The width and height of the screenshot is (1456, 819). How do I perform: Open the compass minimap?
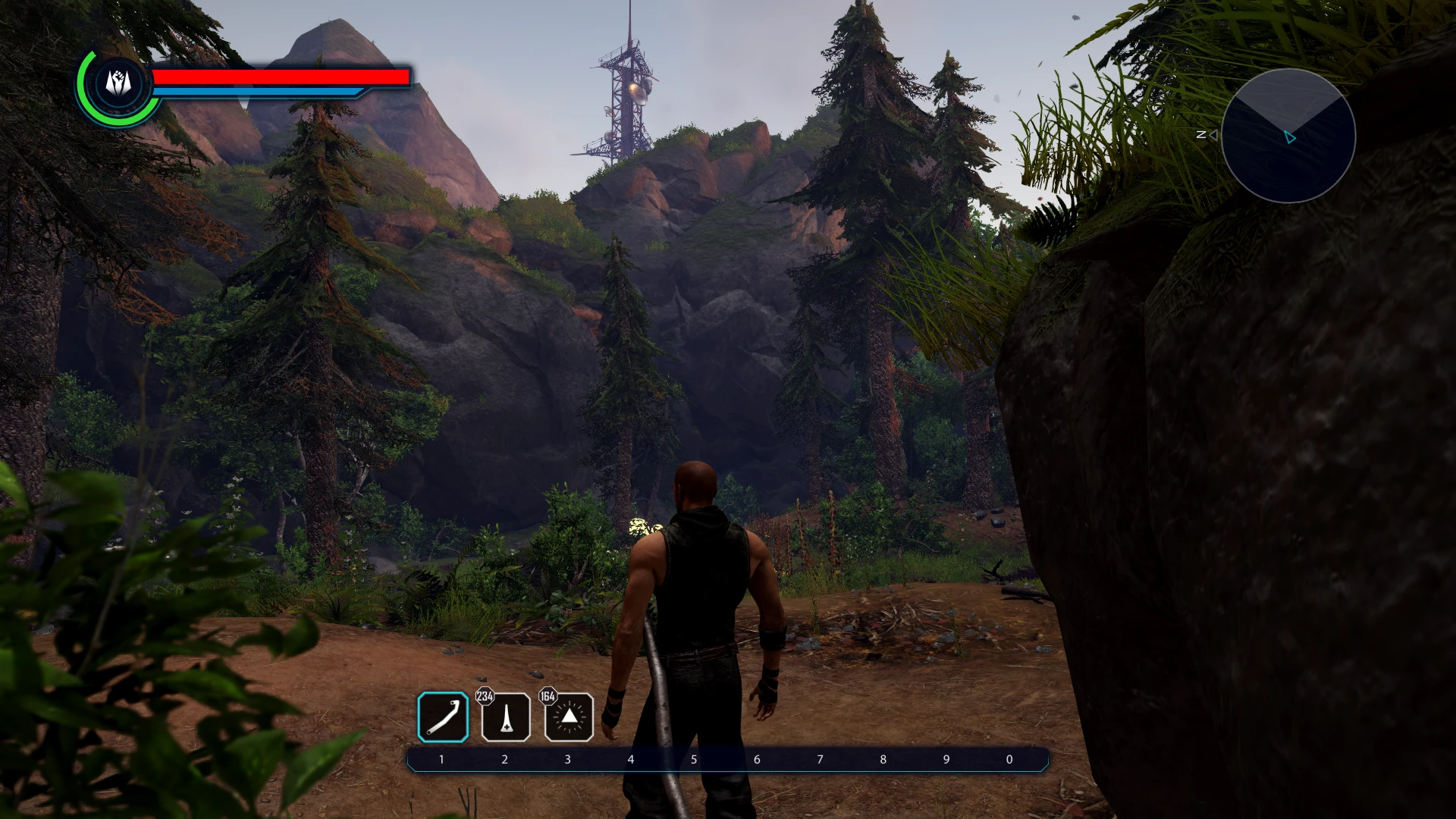[x=1288, y=135]
